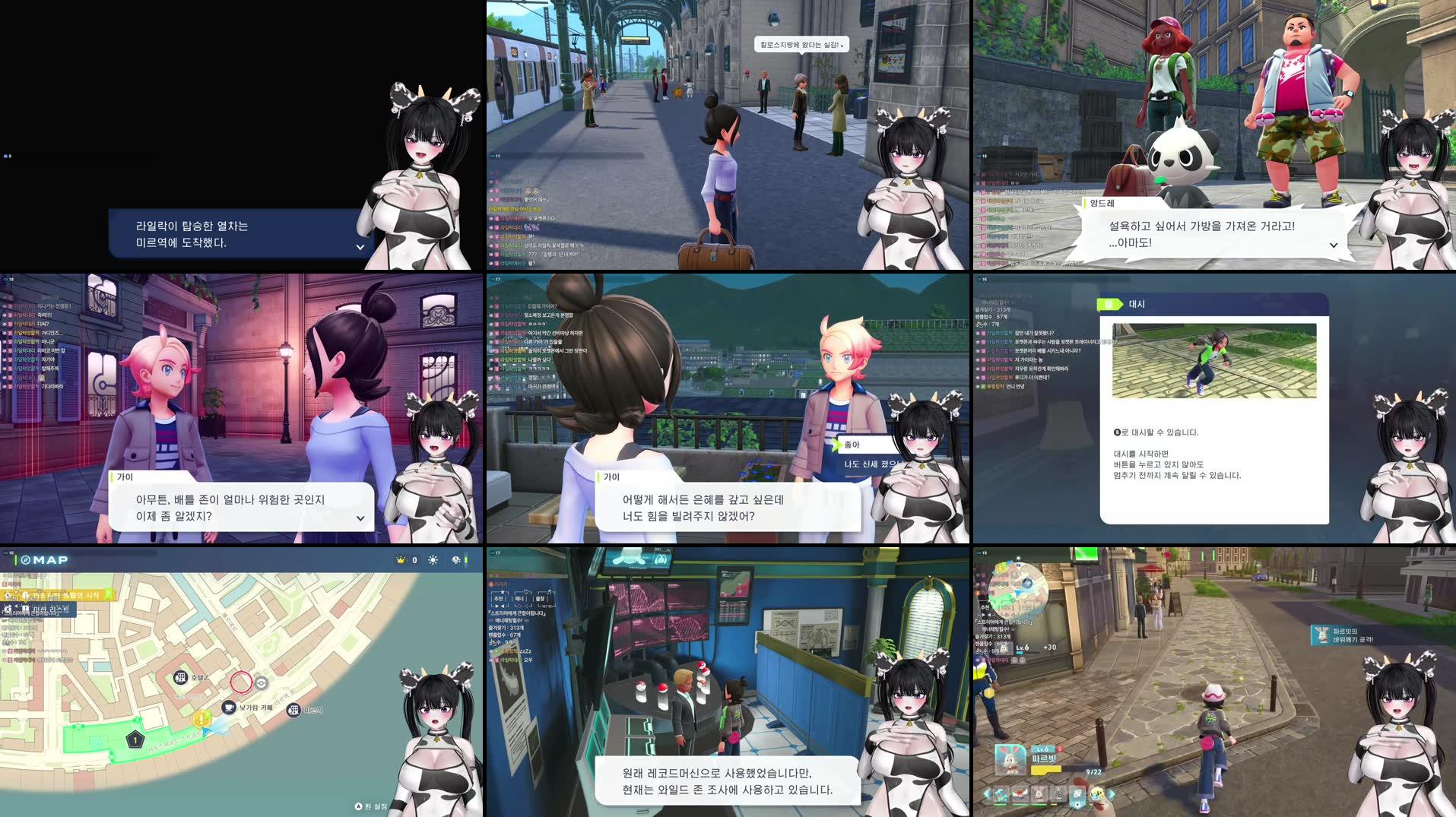Click the right arrow to cycle party Pokémon
This screenshot has width=1456, height=817.
pos(1112,794)
